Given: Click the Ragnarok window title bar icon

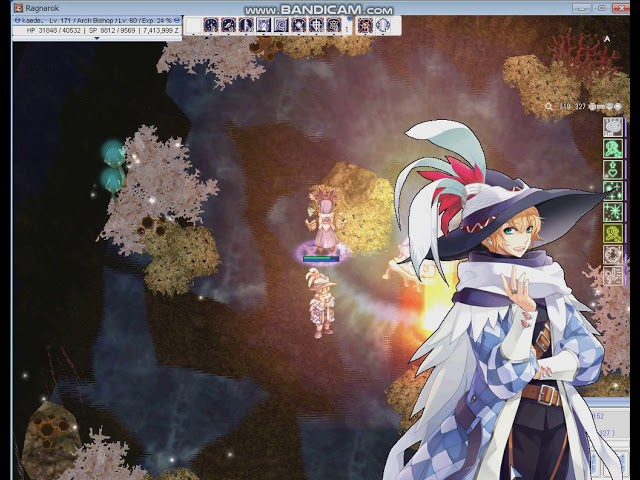Looking at the screenshot, I should (17, 7).
